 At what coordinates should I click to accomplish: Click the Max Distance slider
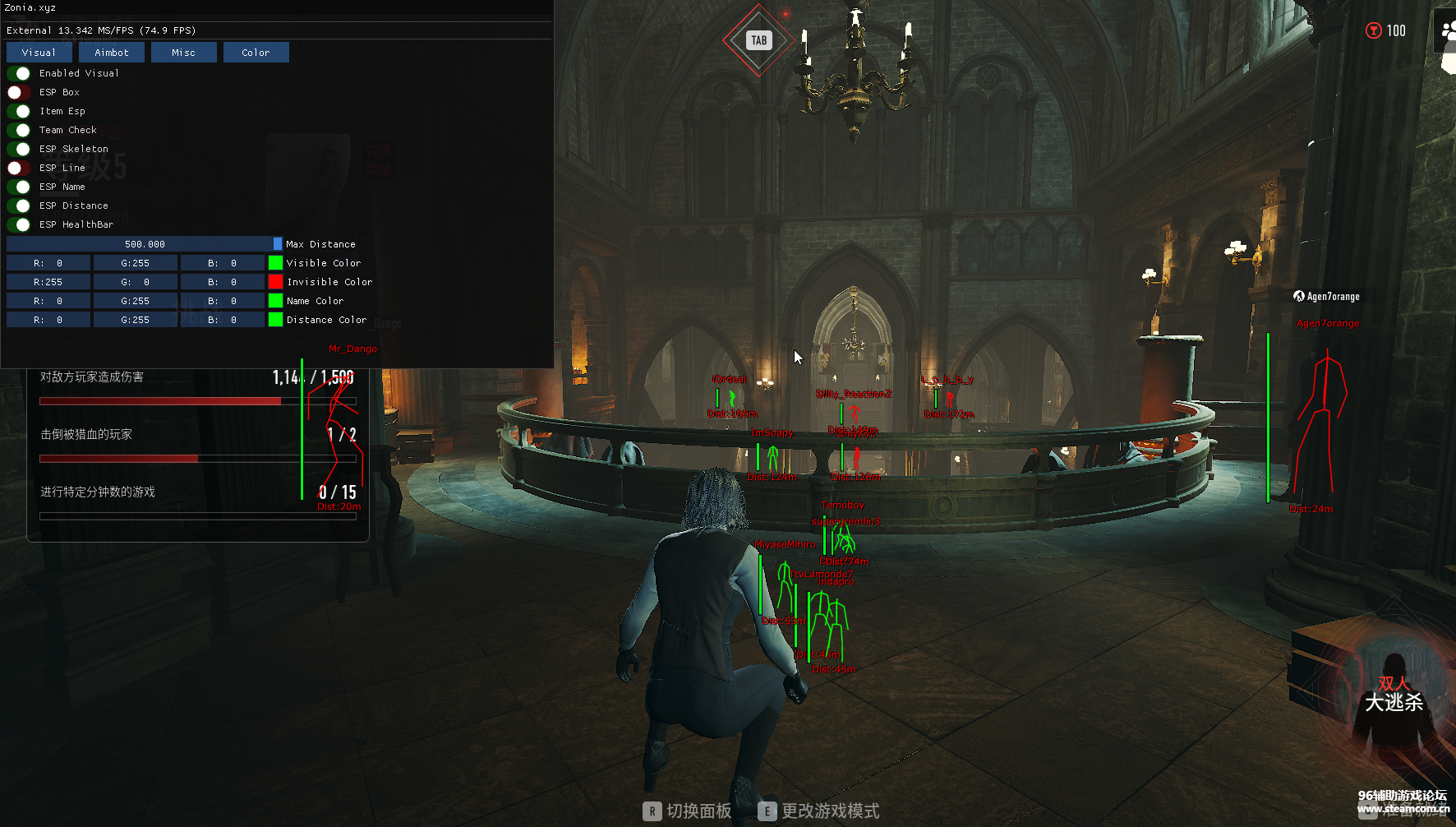pyautogui.click(x=144, y=244)
